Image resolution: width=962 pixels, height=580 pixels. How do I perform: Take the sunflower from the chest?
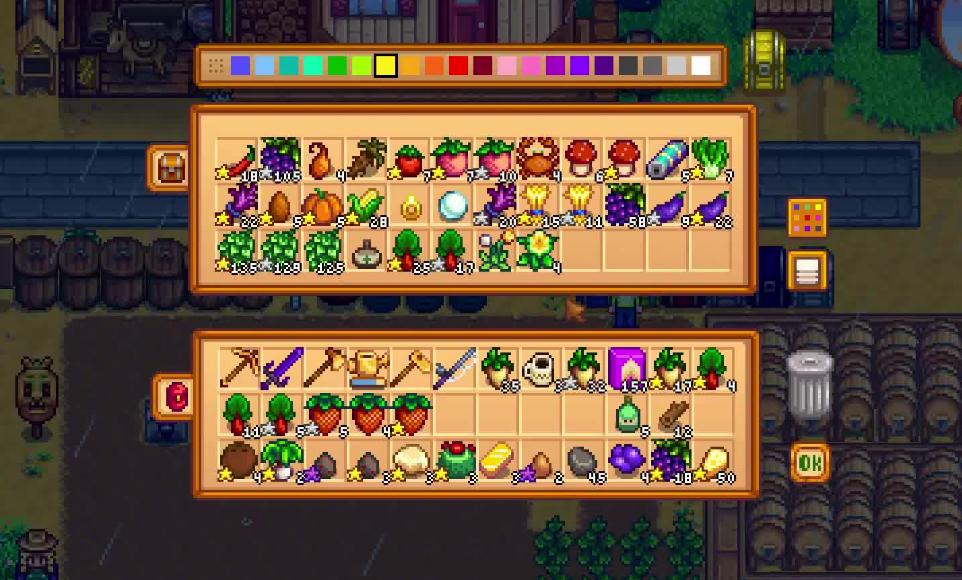tap(538, 250)
